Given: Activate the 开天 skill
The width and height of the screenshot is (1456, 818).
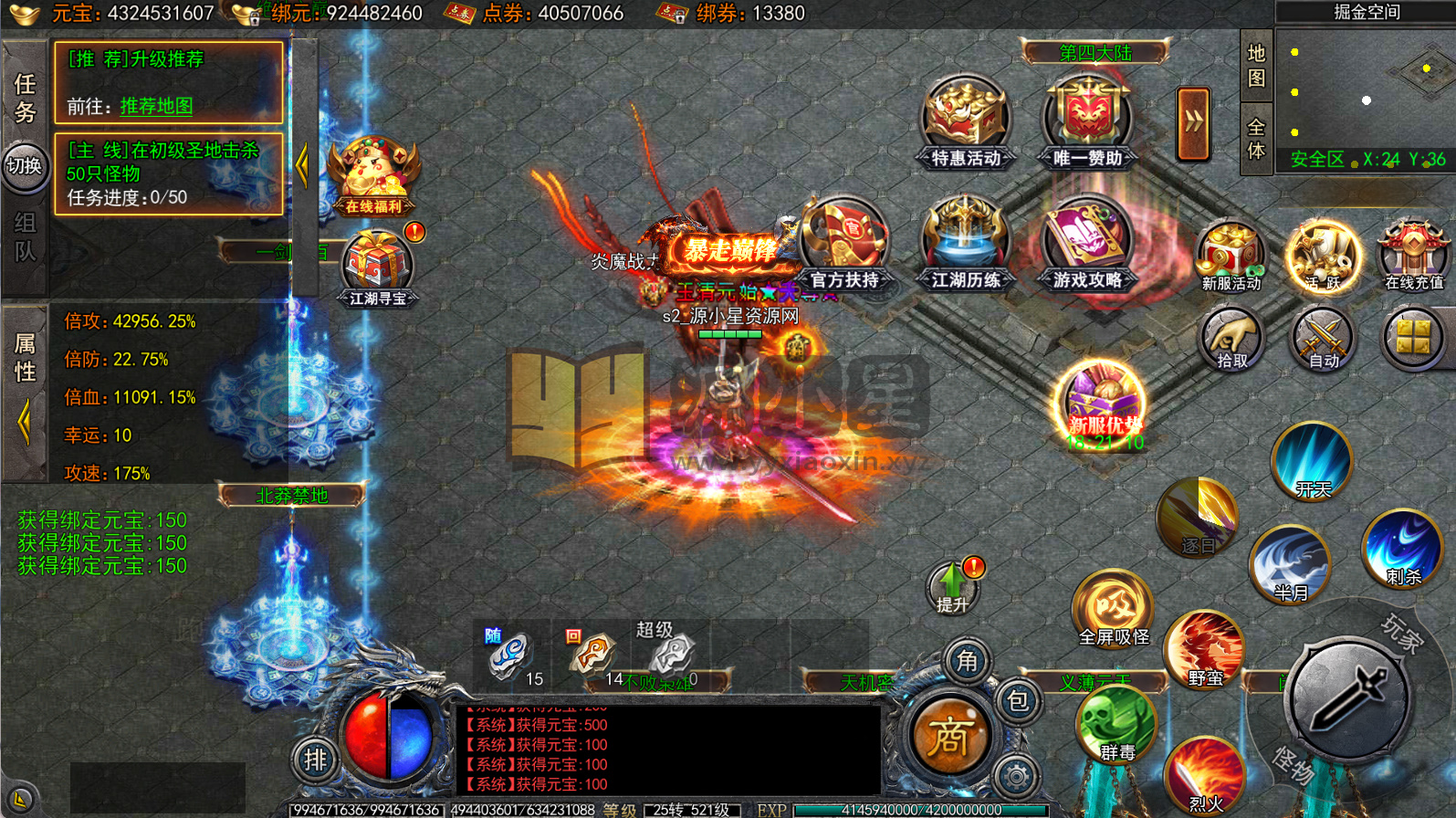Looking at the screenshot, I should pos(1313,461).
